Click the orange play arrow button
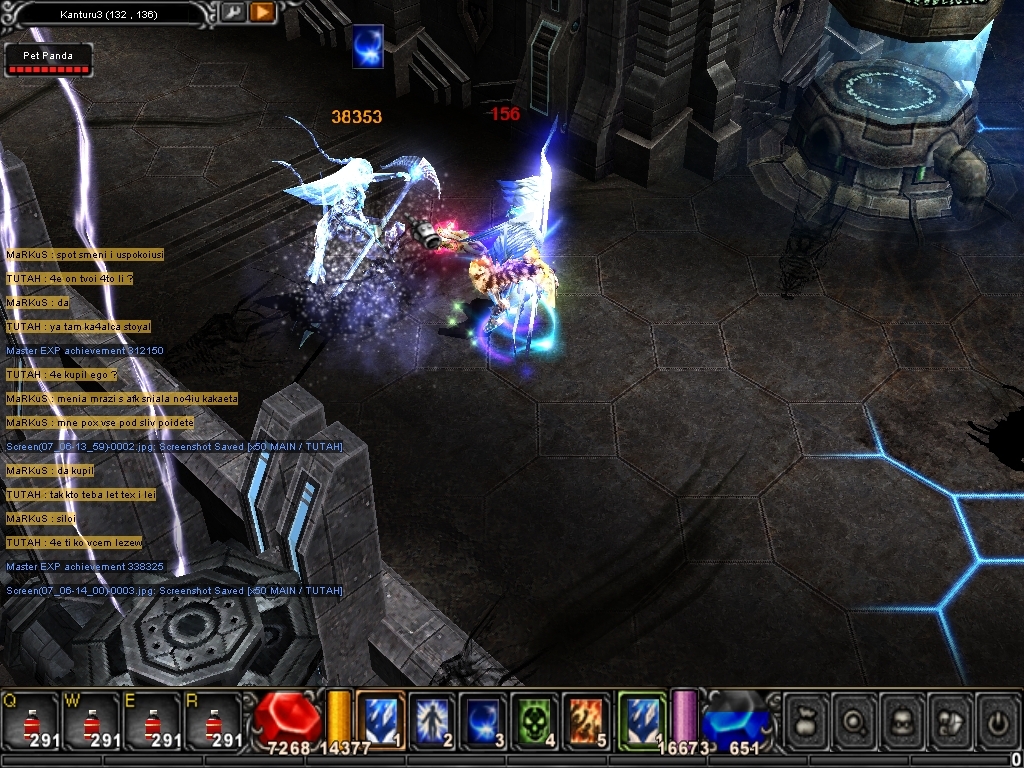This screenshot has height=768, width=1024. [x=262, y=12]
